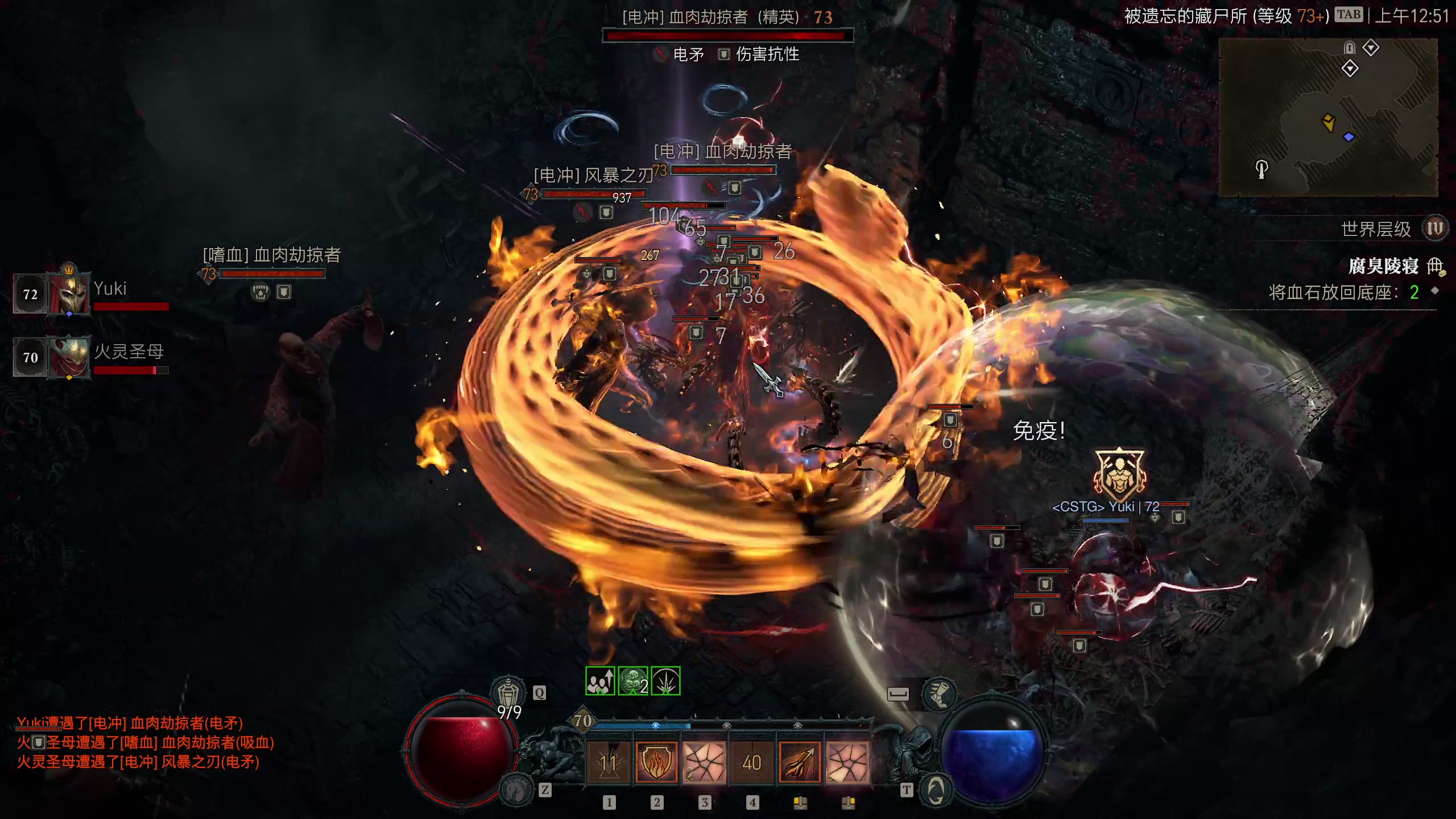Open the dungeon minimap
The width and height of the screenshot is (1456, 819).
click(x=1328, y=118)
